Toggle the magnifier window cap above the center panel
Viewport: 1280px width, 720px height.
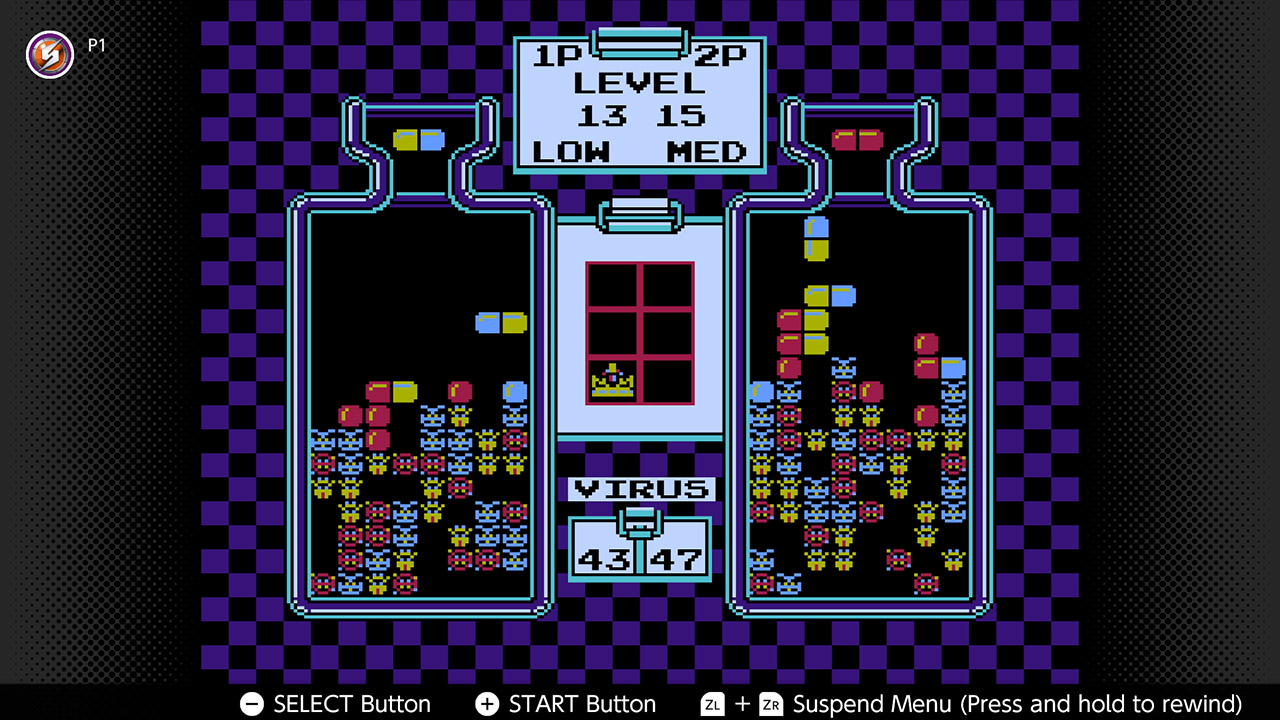coord(639,213)
